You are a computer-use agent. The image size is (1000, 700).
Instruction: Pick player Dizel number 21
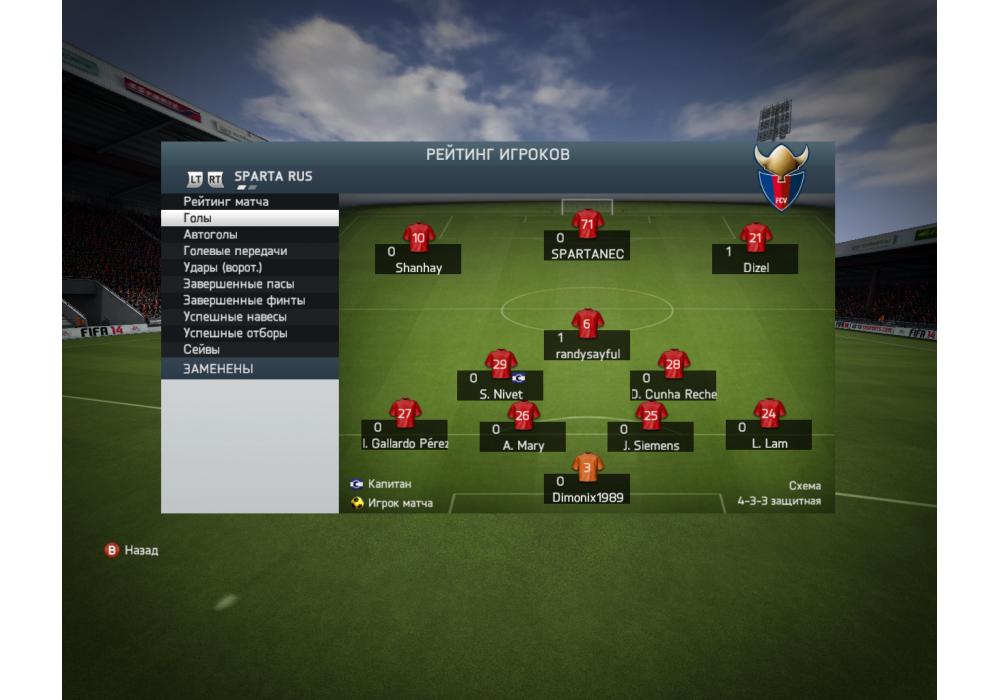tap(755, 240)
